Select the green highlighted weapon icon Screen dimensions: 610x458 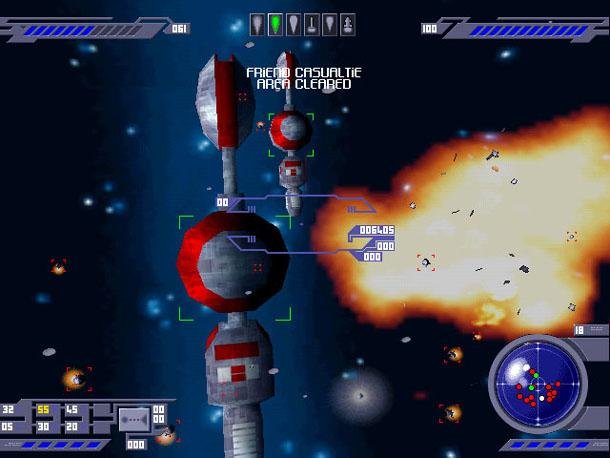pos(275,23)
